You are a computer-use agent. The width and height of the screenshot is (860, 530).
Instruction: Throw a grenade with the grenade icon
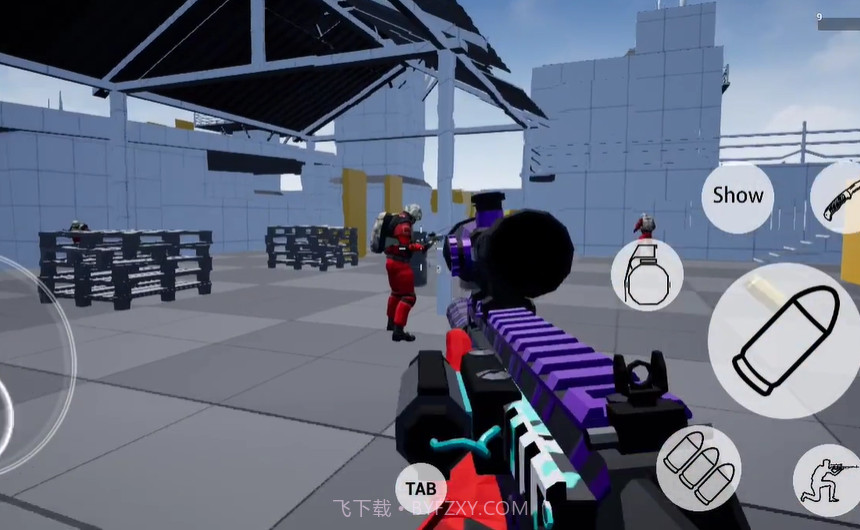[647, 275]
